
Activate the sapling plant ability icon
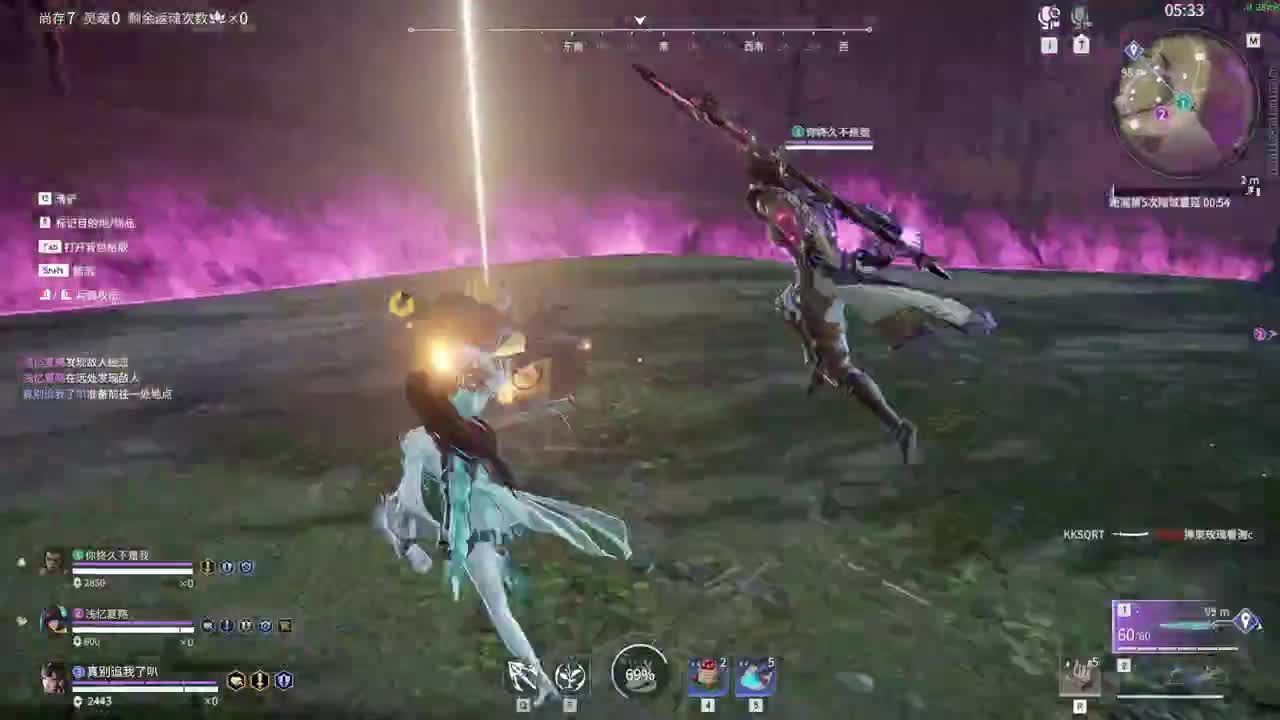coord(570,675)
